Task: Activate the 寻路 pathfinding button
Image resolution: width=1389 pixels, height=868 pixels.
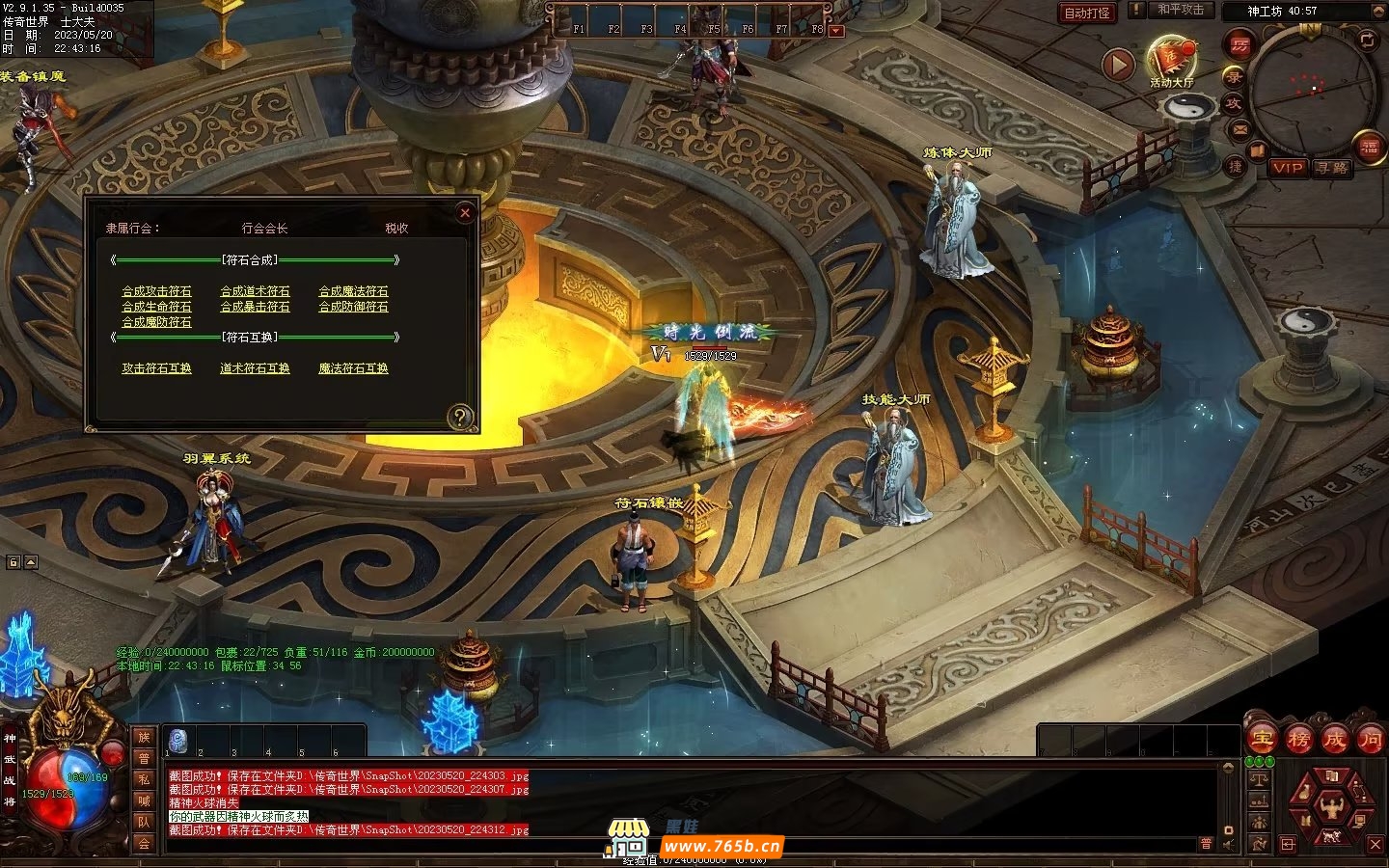Action: pyautogui.click(x=1332, y=168)
